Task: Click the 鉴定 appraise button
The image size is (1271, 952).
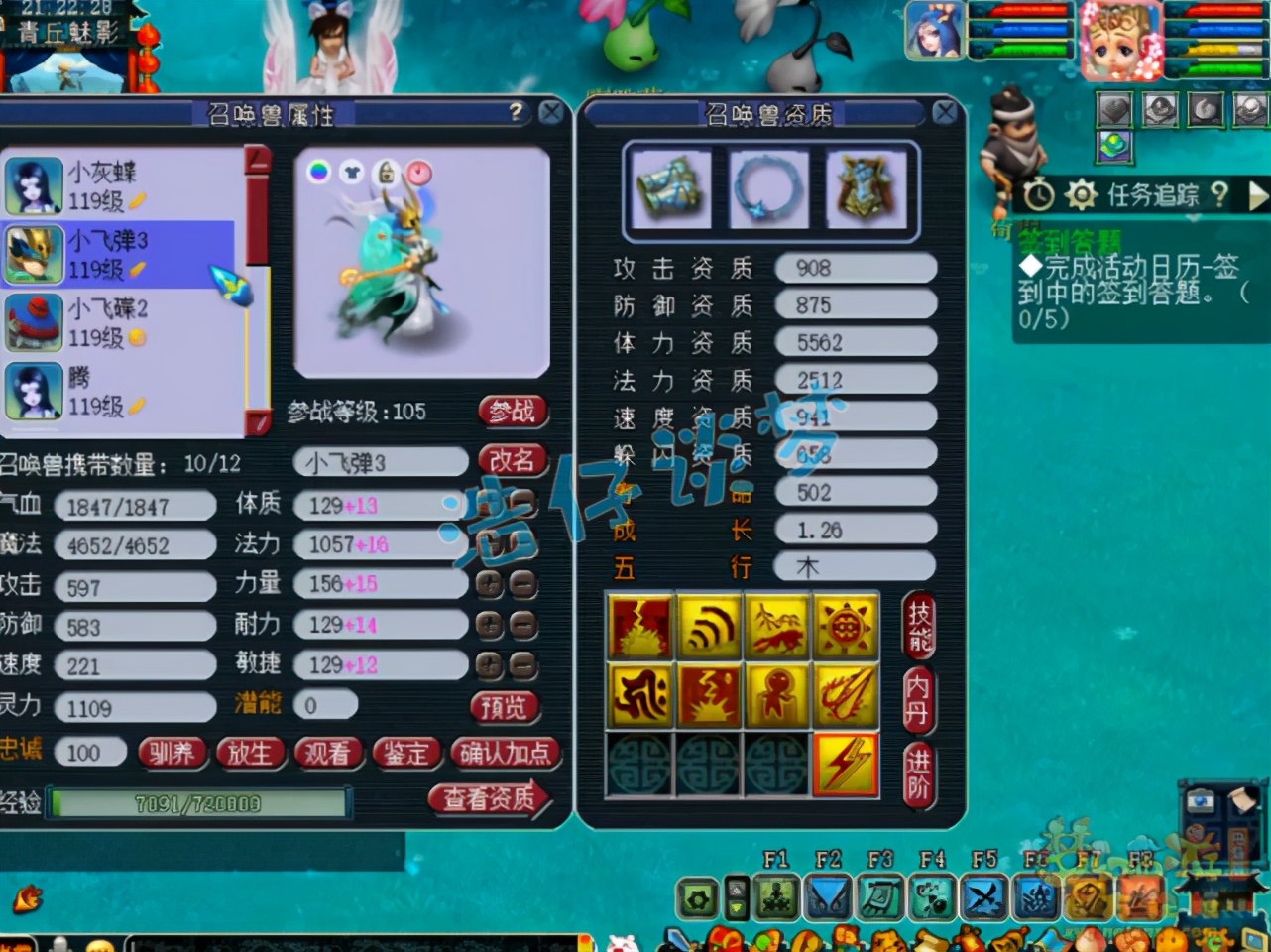Action: [405, 754]
